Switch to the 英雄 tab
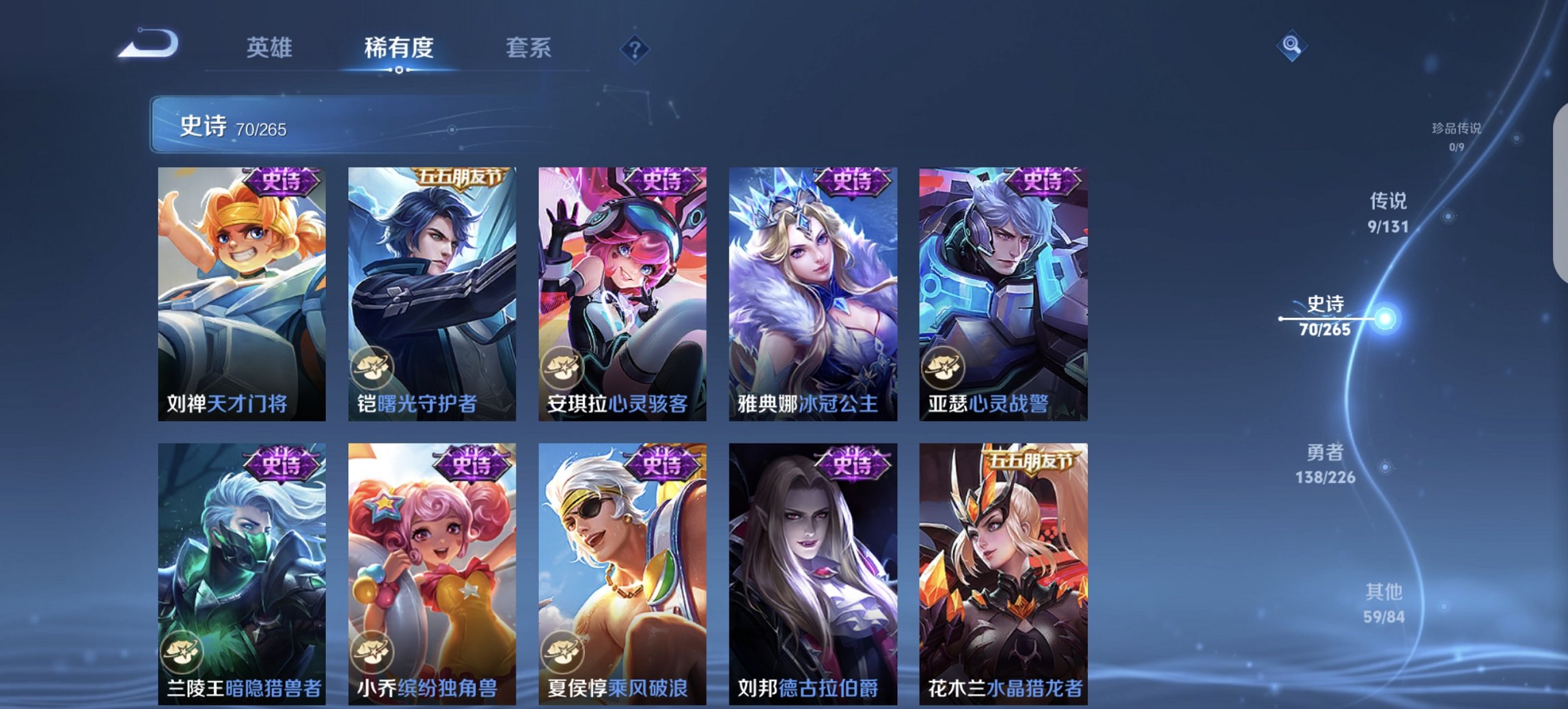The height and width of the screenshot is (709, 1568). 271,48
